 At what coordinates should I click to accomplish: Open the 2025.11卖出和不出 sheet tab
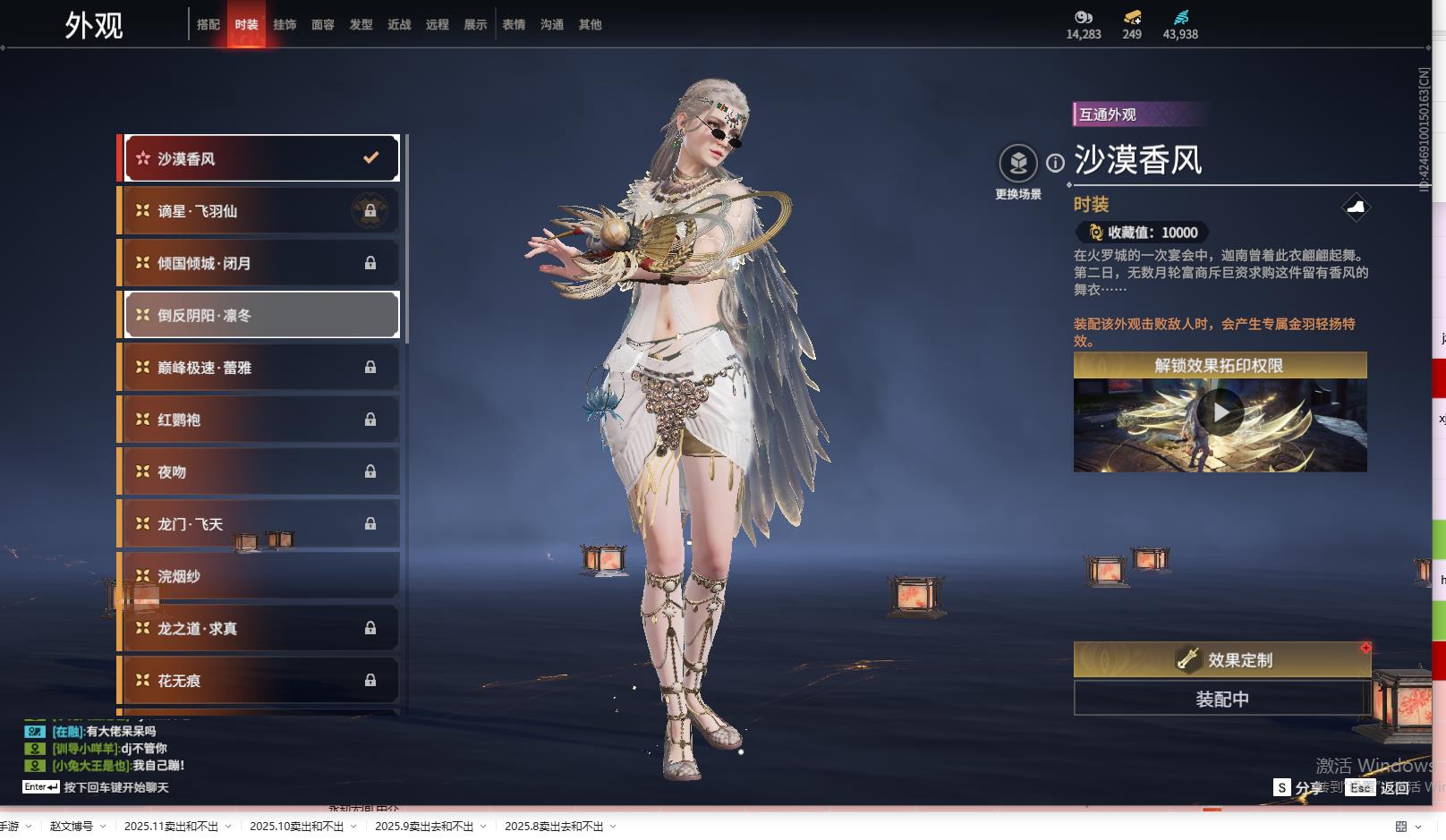pos(171,827)
